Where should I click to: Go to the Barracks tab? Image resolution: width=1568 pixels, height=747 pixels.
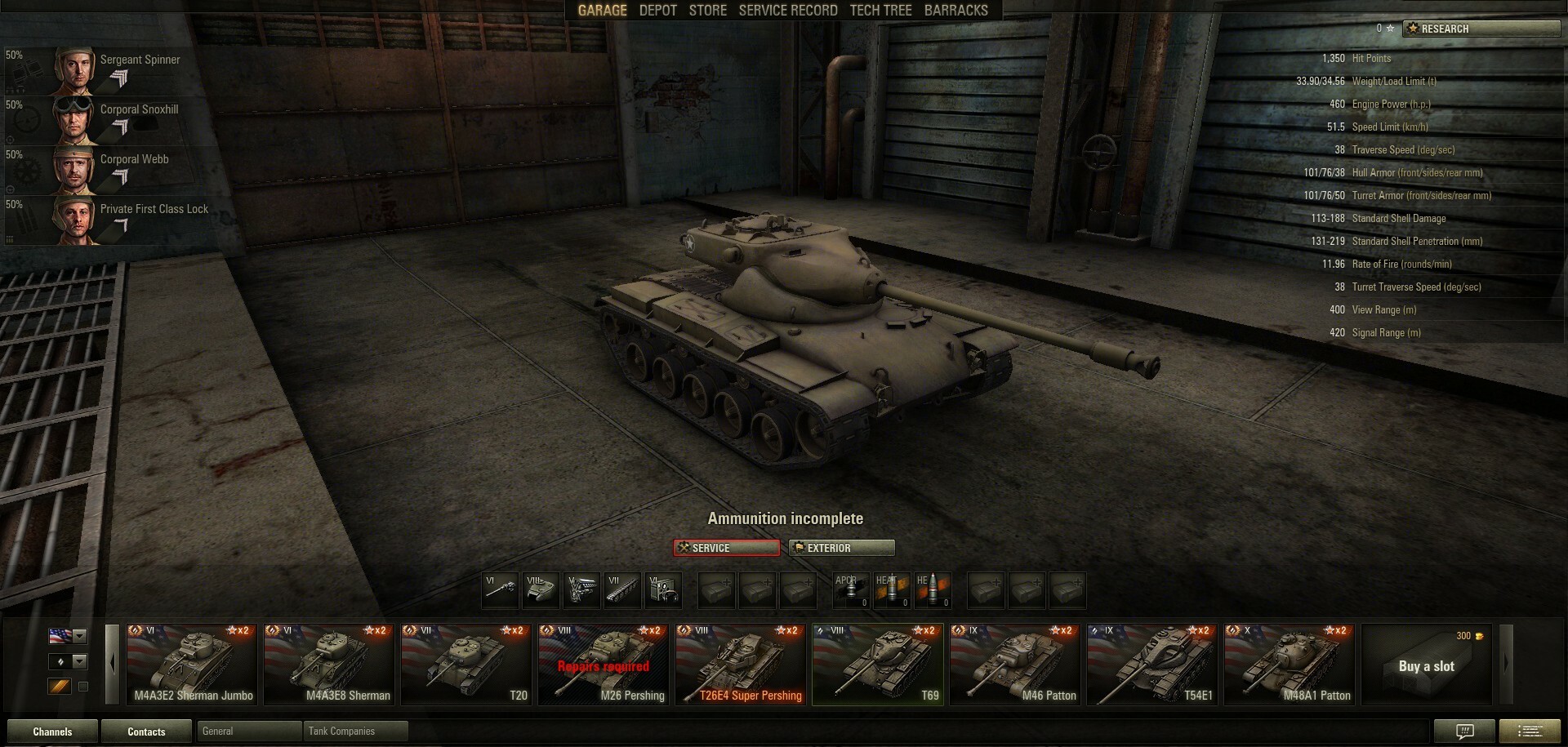click(x=955, y=11)
